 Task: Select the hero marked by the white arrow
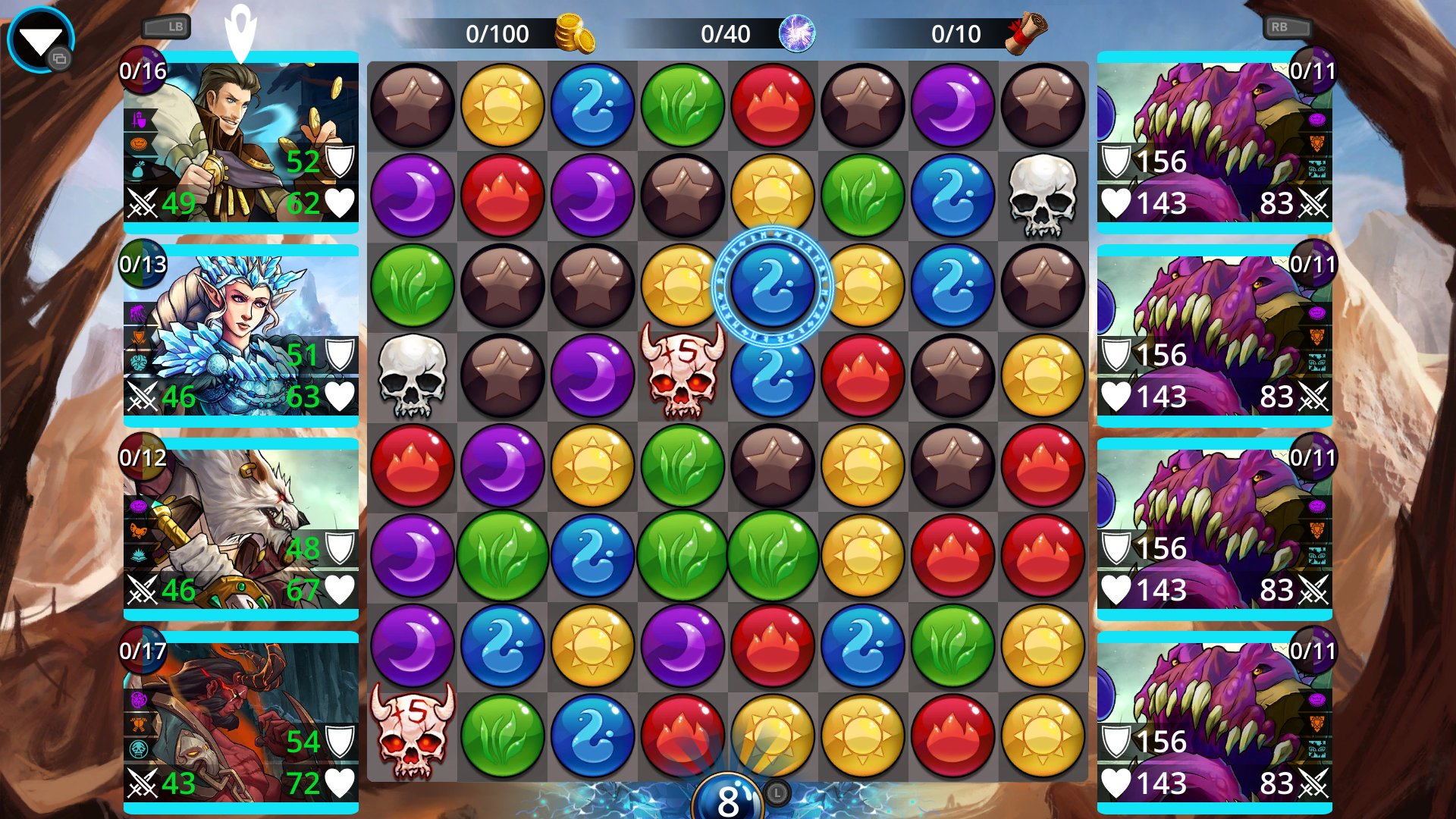coord(240,144)
